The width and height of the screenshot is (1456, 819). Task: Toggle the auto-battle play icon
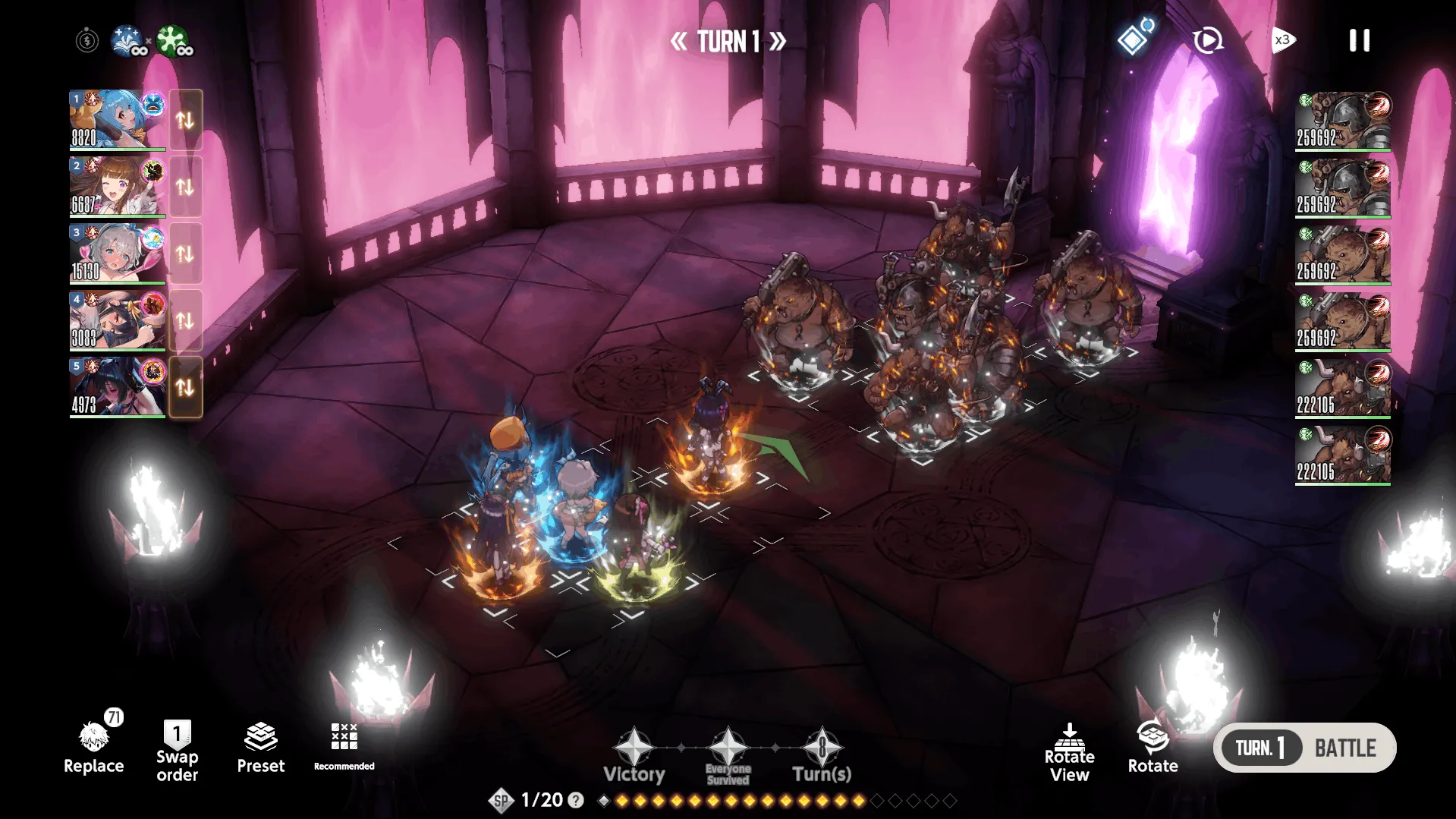pos(1207,40)
